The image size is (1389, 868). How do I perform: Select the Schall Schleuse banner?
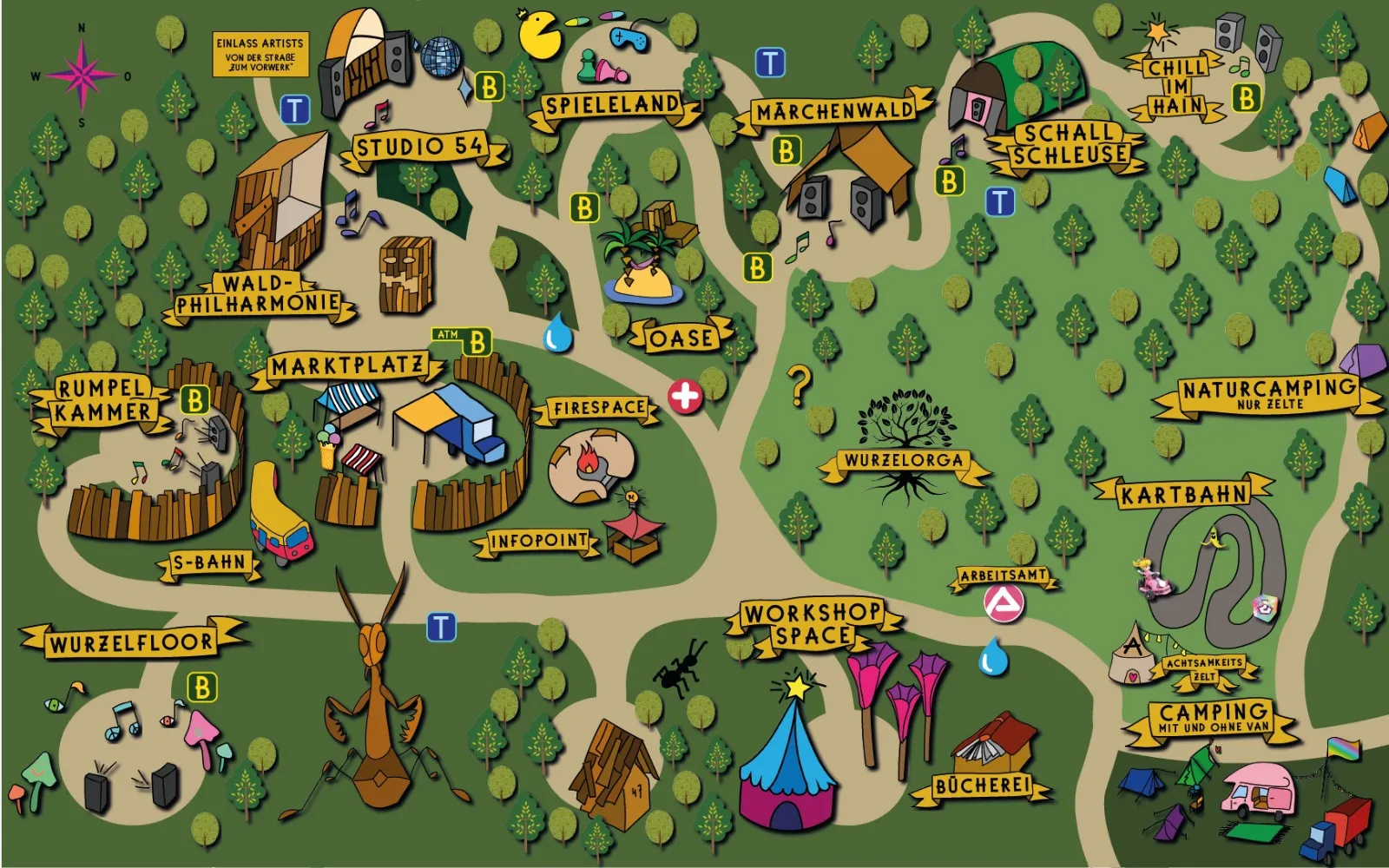pos(1070,144)
